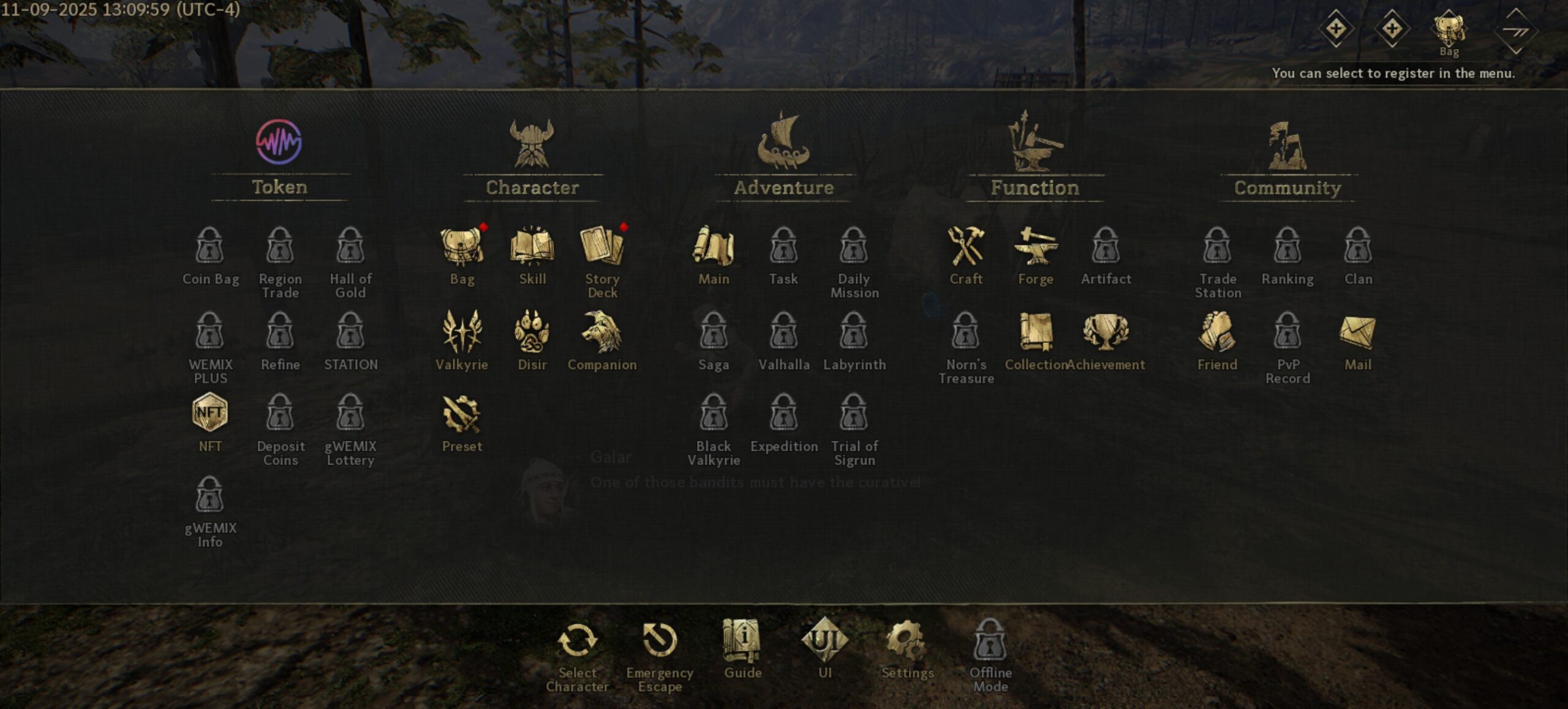Open the NFT token menu
This screenshot has height=709, width=1568.
(210, 415)
